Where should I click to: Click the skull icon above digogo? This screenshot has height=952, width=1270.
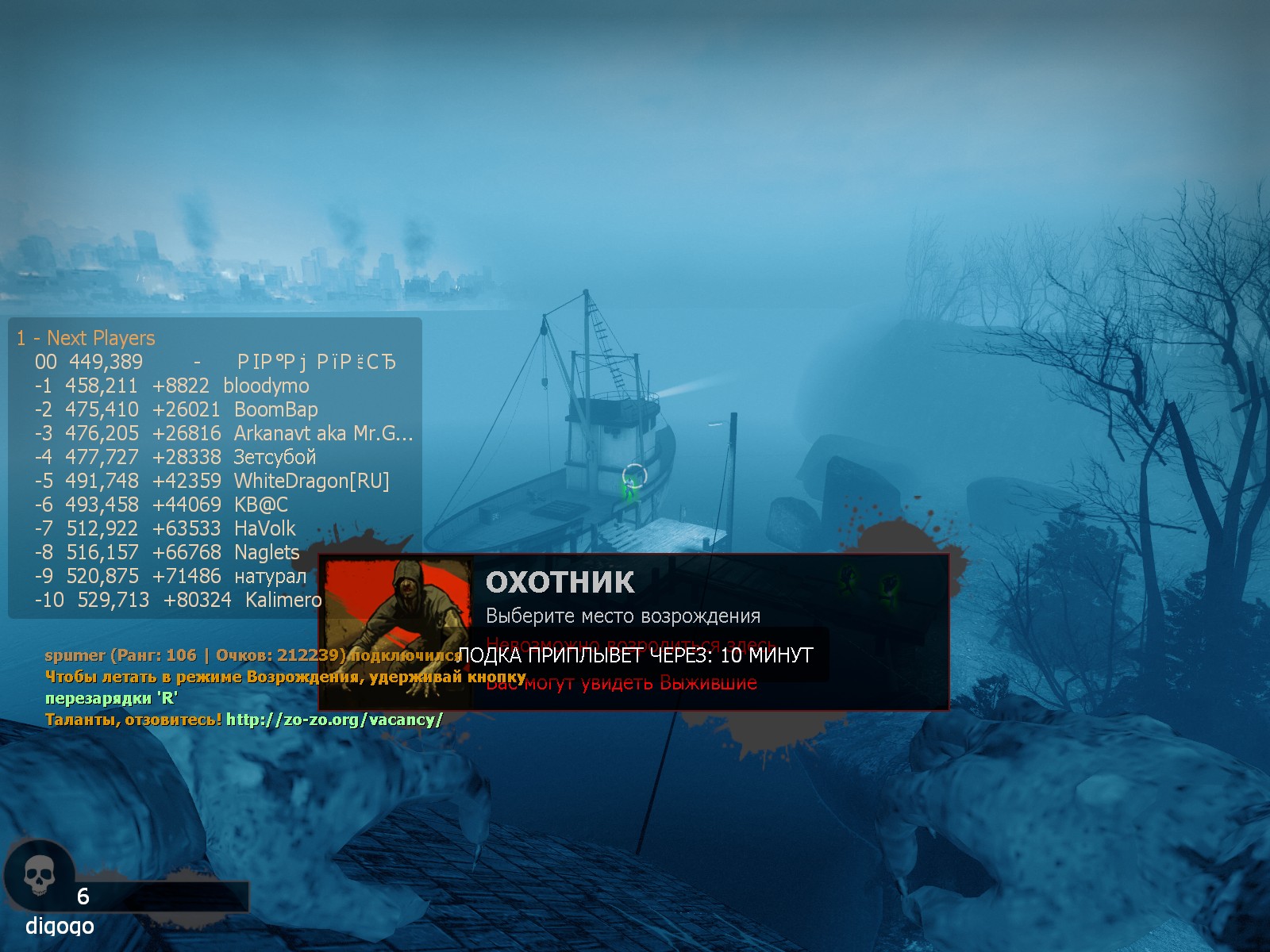click(39, 877)
